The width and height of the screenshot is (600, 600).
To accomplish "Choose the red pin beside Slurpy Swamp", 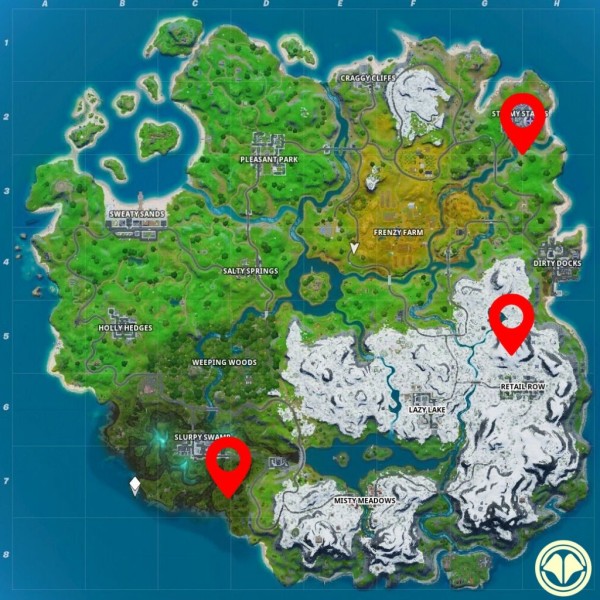I will pyautogui.click(x=229, y=465).
